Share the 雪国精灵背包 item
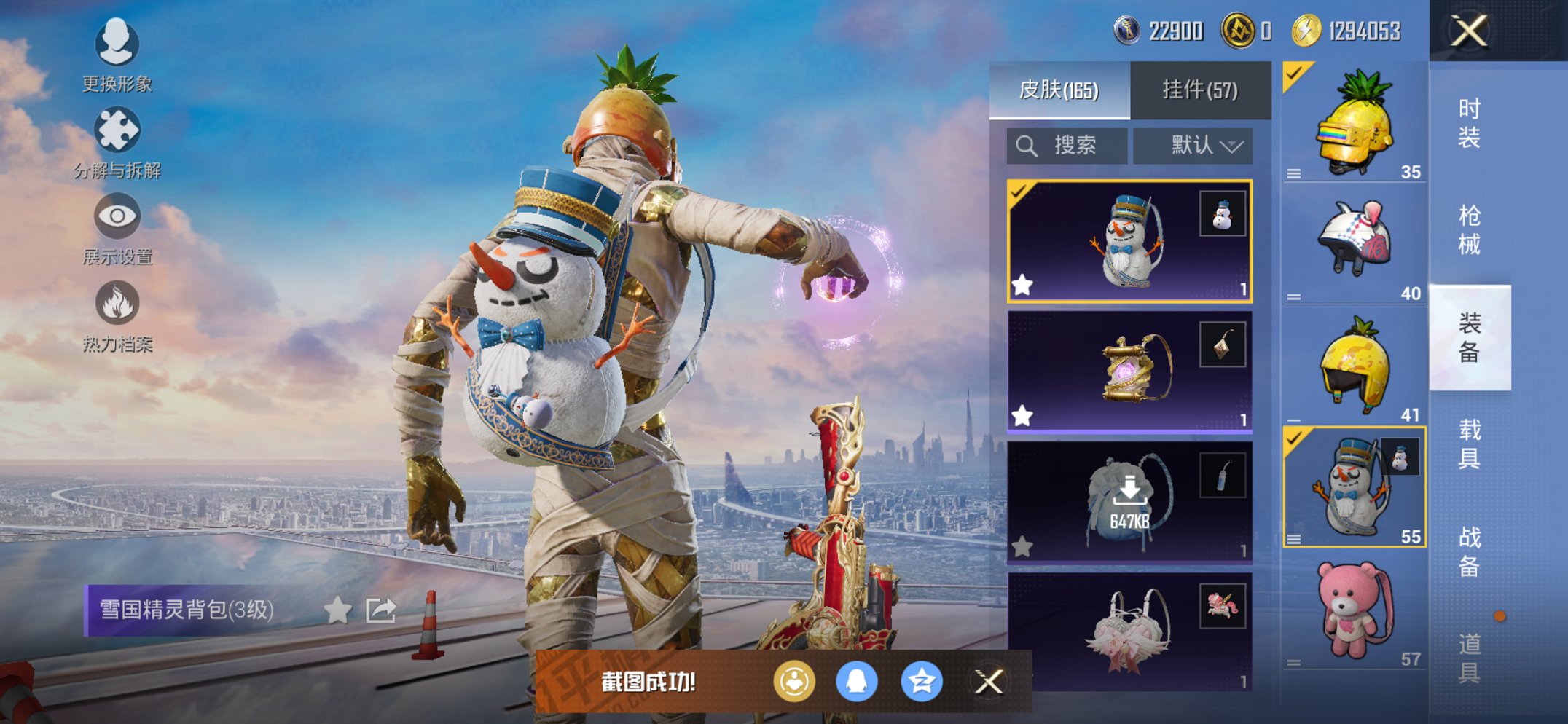The width and height of the screenshot is (1568, 724). pyautogui.click(x=381, y=610)
